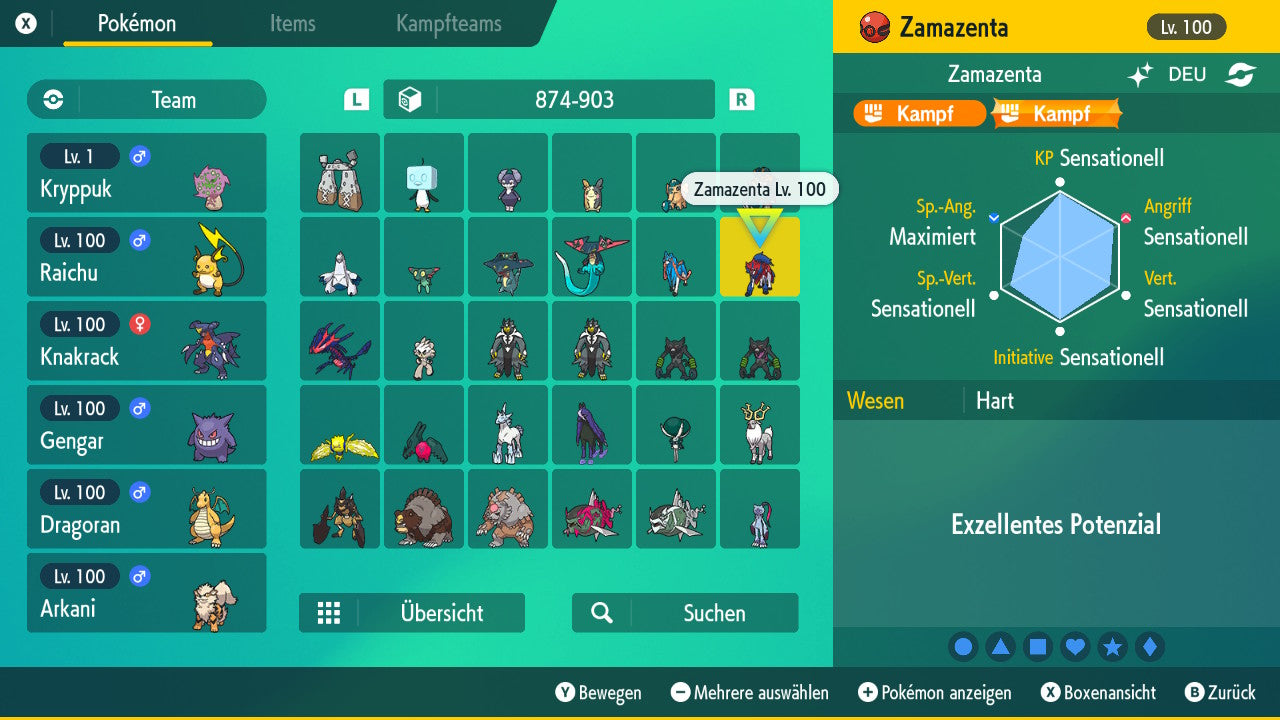Viewport: 1280px width, 720px height.
Task: Click the first orange Kampf move tag
Action: (917, 113)
